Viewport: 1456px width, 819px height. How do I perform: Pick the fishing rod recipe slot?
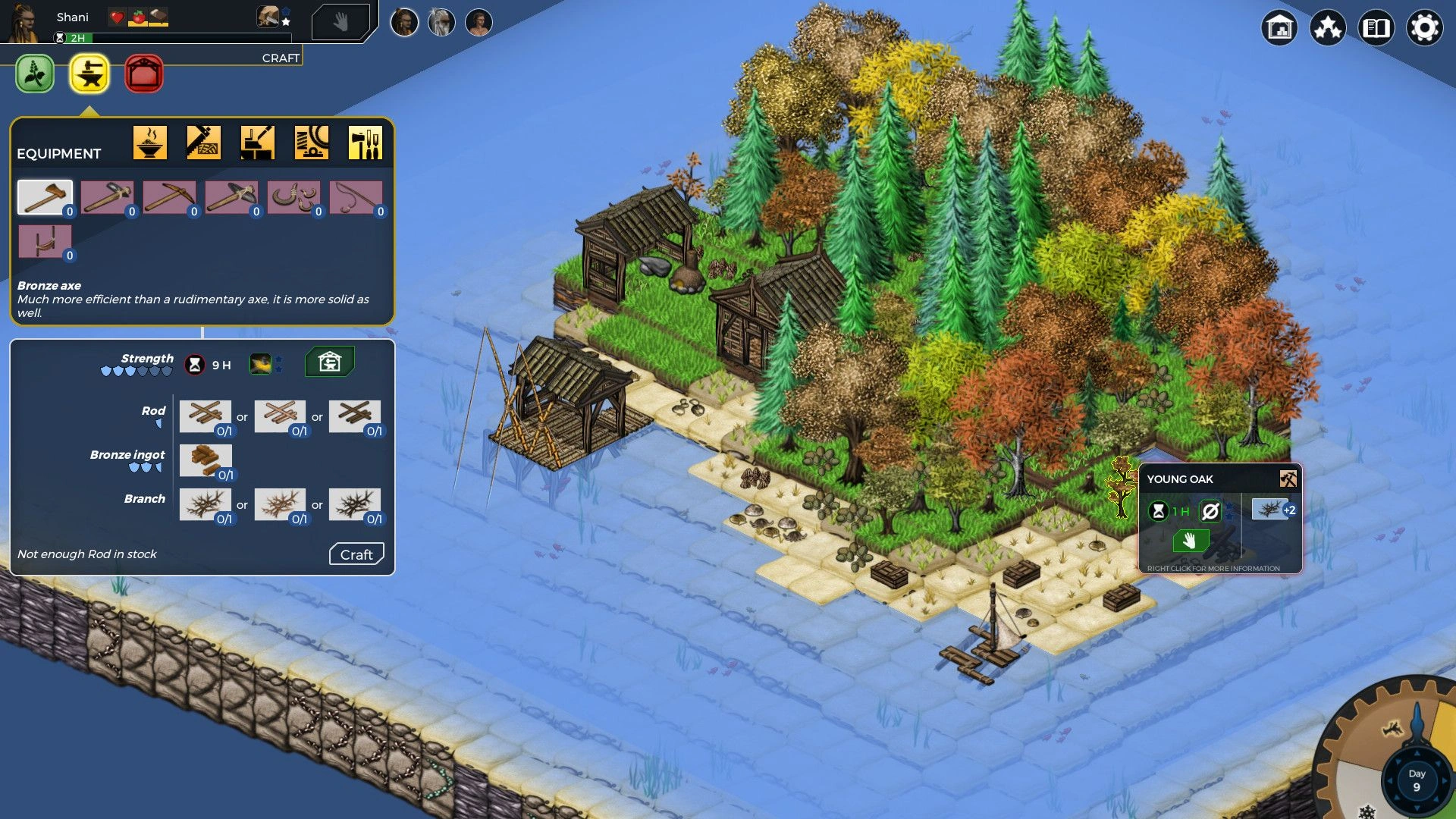[356, 198]
